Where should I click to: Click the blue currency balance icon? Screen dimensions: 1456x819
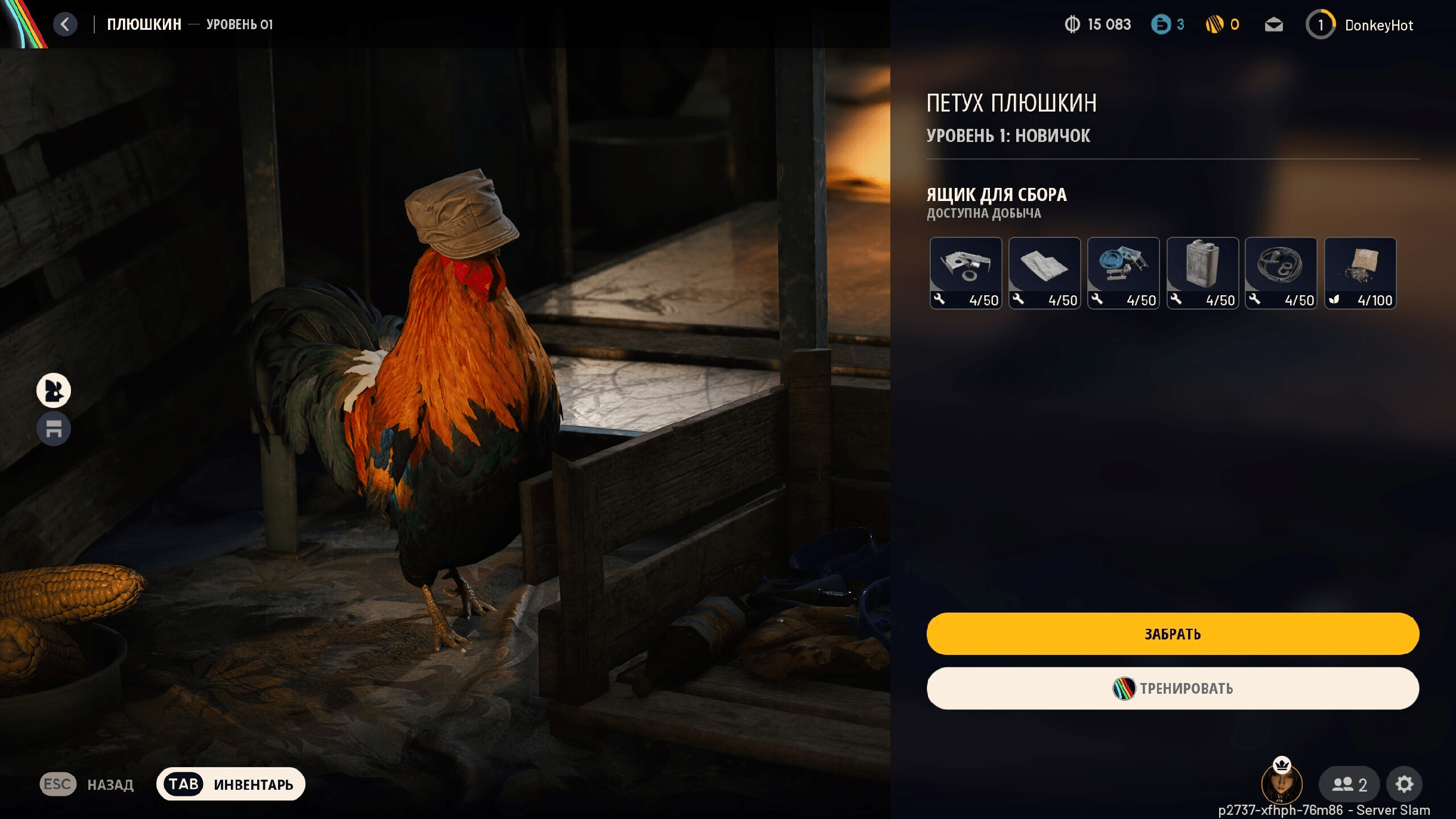(1161, 24)
